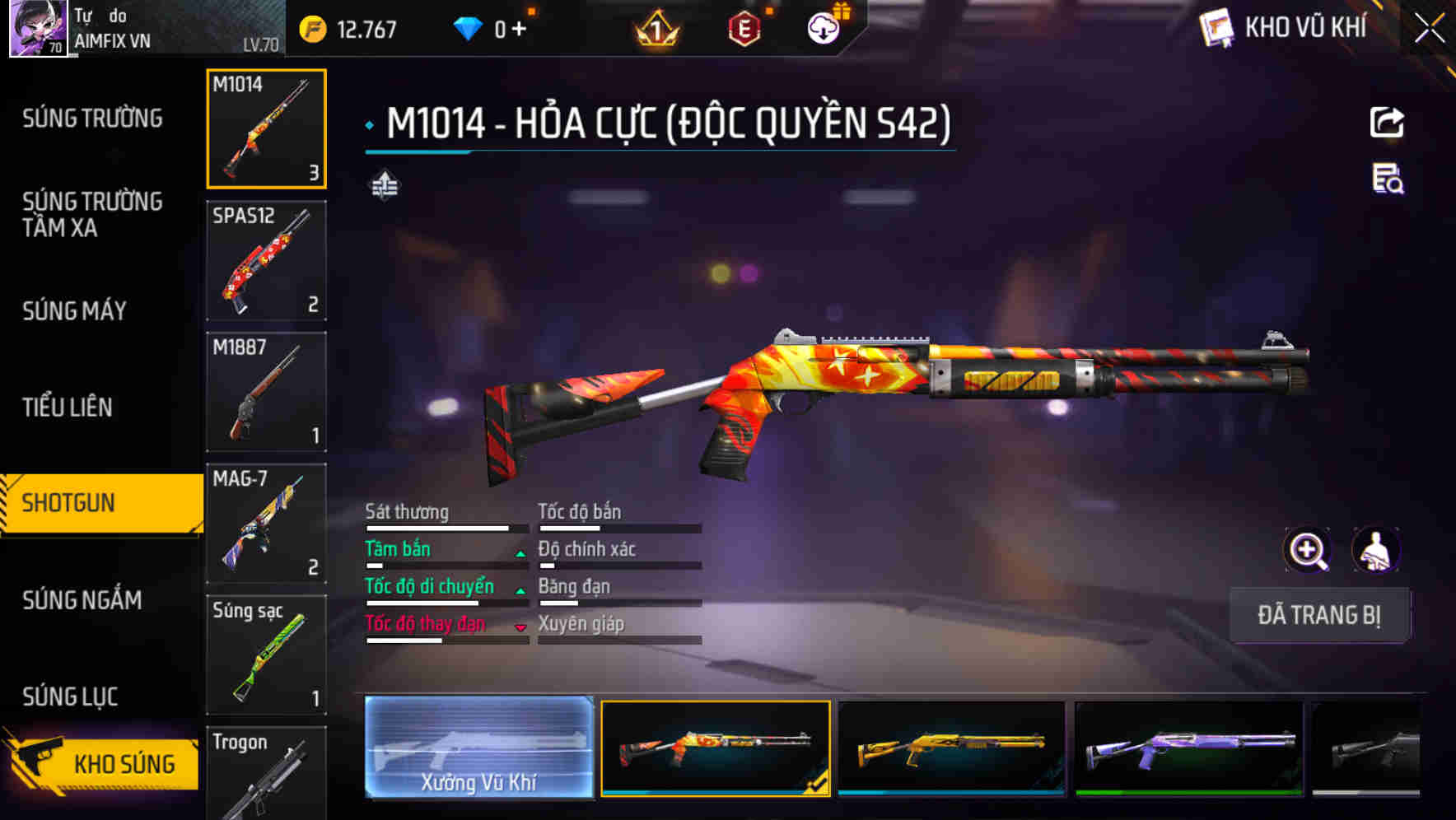Open the share weapon skin icon
Screen dimensions: 1456x820
pyautogui.click(x=1388, y=122)
